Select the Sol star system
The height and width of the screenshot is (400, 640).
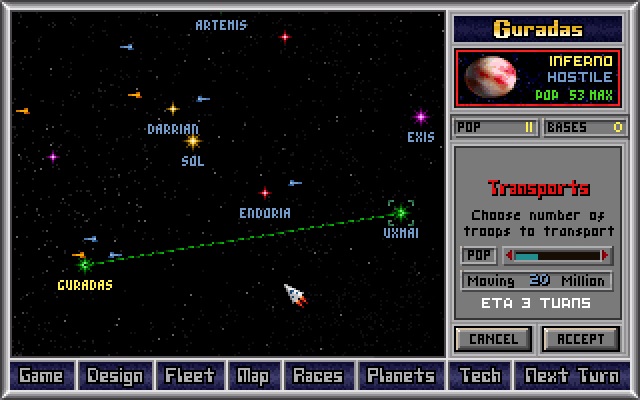193,142
